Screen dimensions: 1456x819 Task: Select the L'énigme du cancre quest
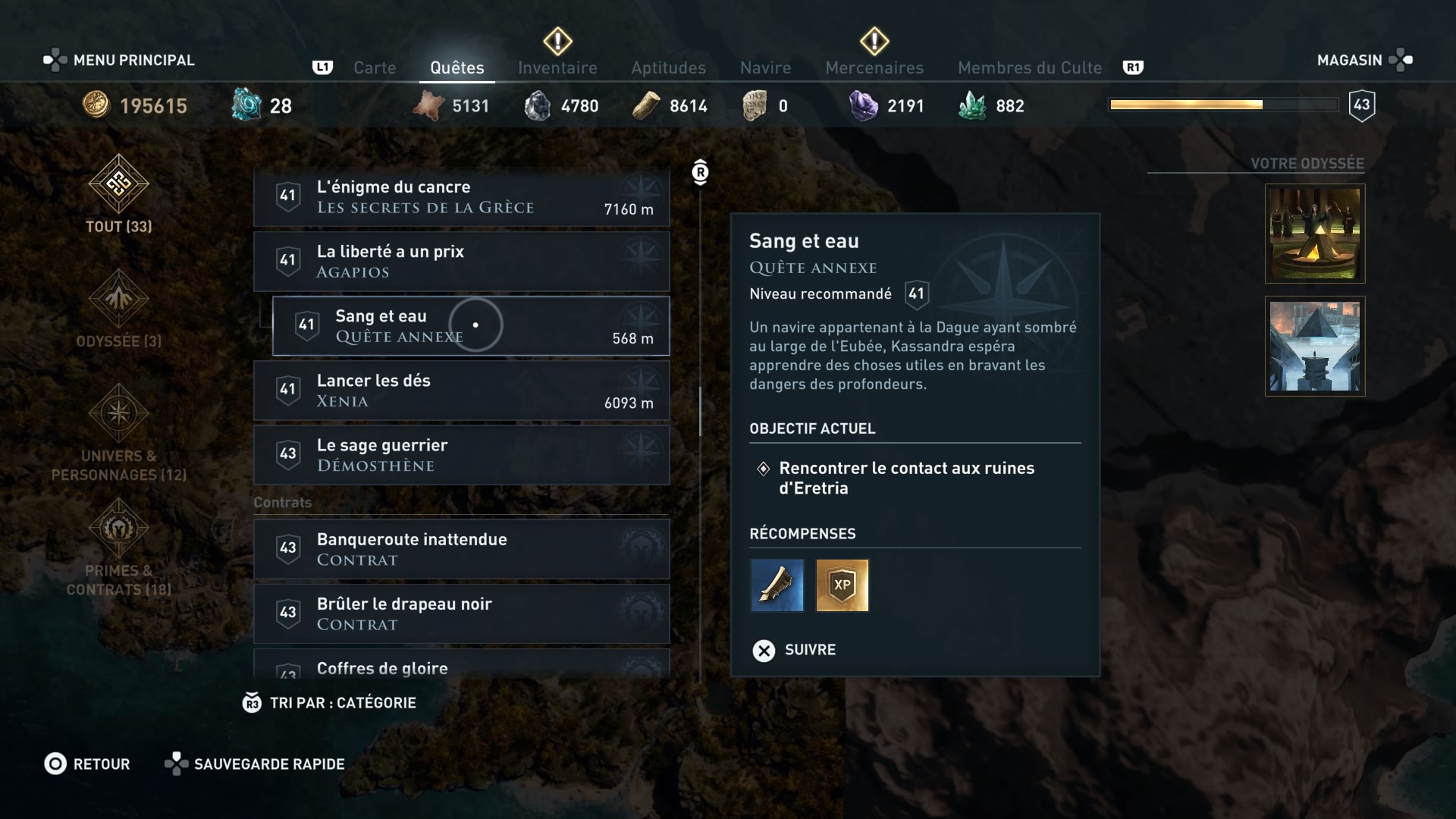[x=461, y=197]
